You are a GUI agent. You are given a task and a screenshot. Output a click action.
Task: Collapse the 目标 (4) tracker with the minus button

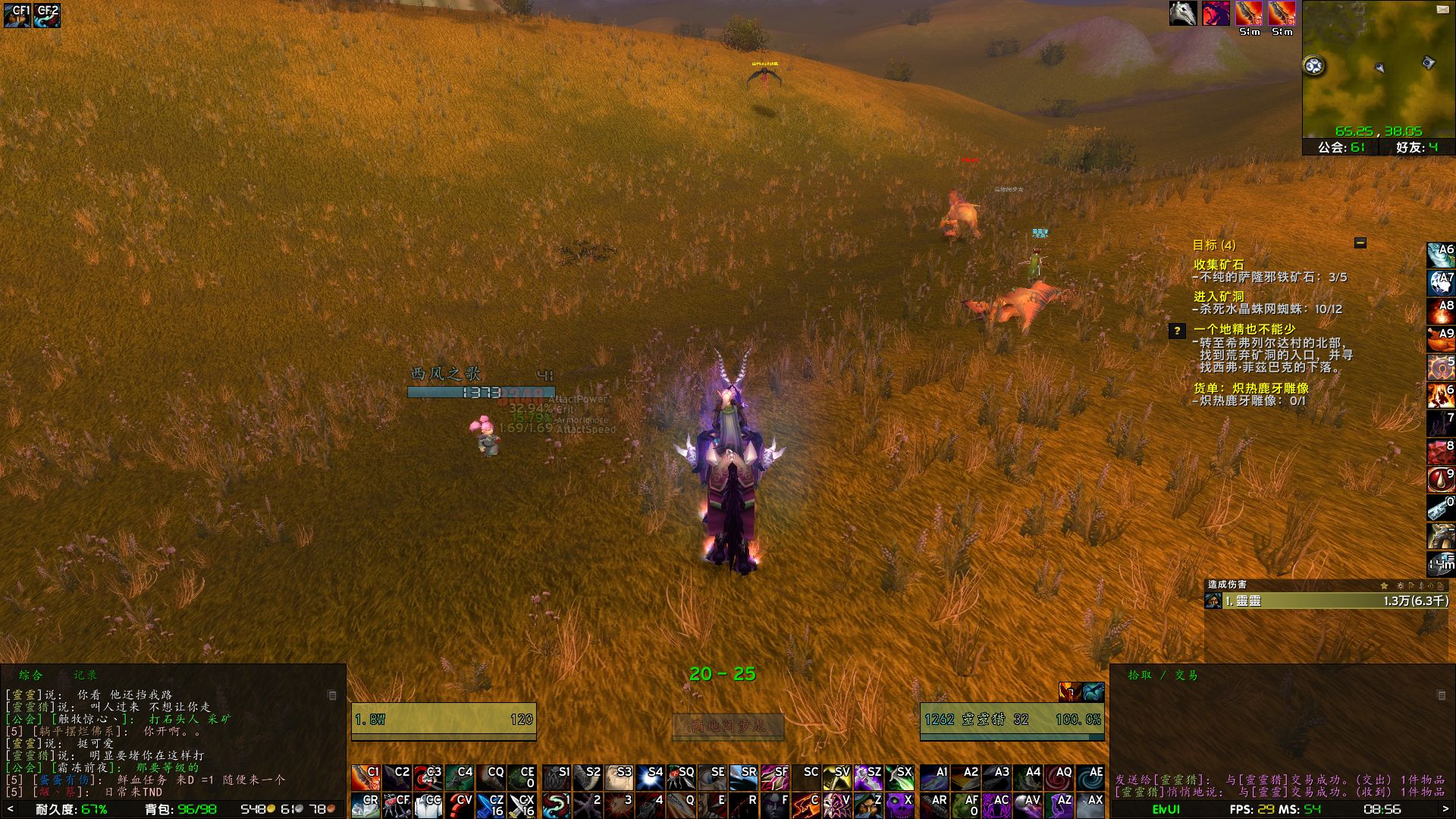click(1360, 243)
